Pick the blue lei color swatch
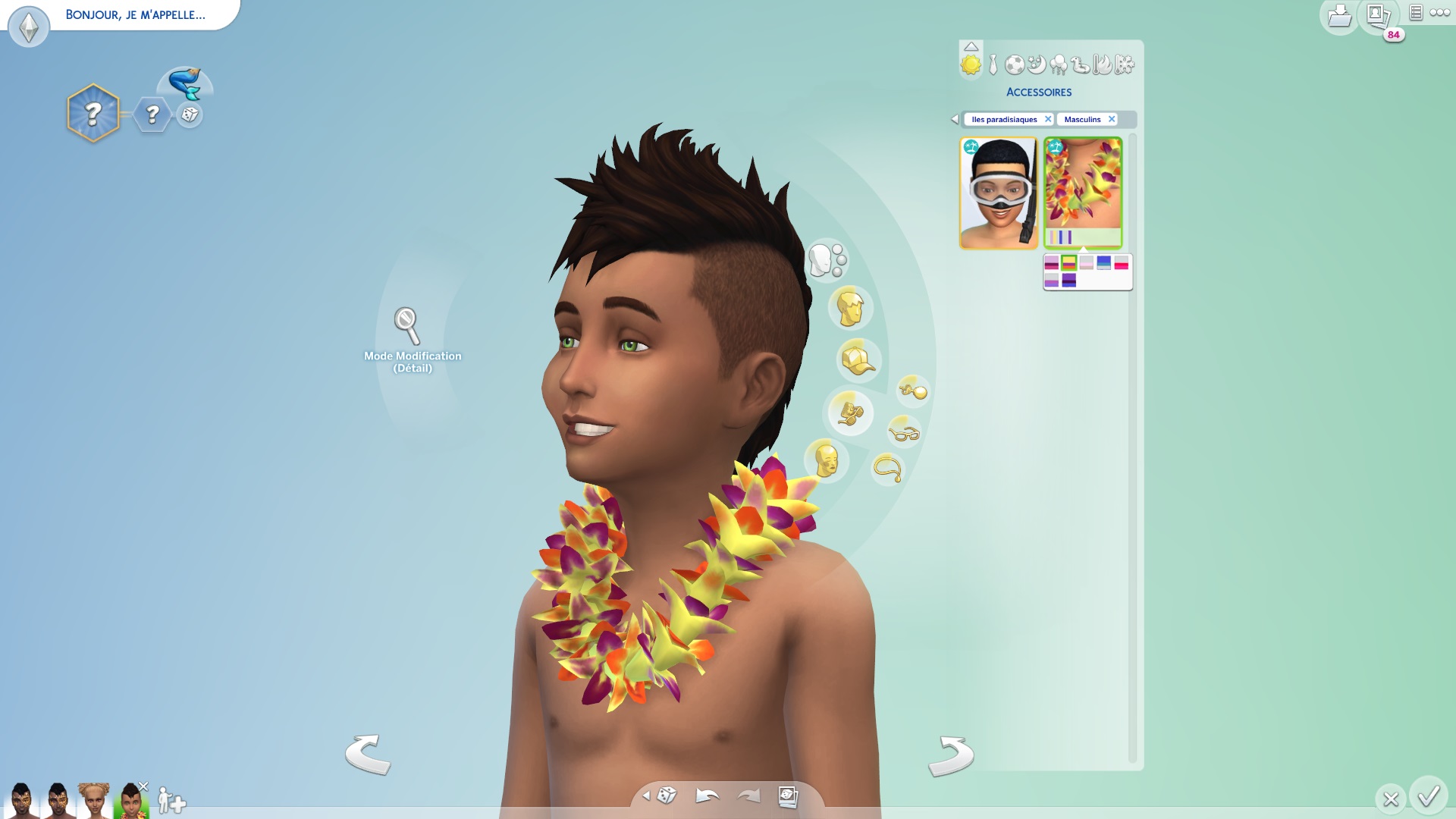 click(1103, 262)
